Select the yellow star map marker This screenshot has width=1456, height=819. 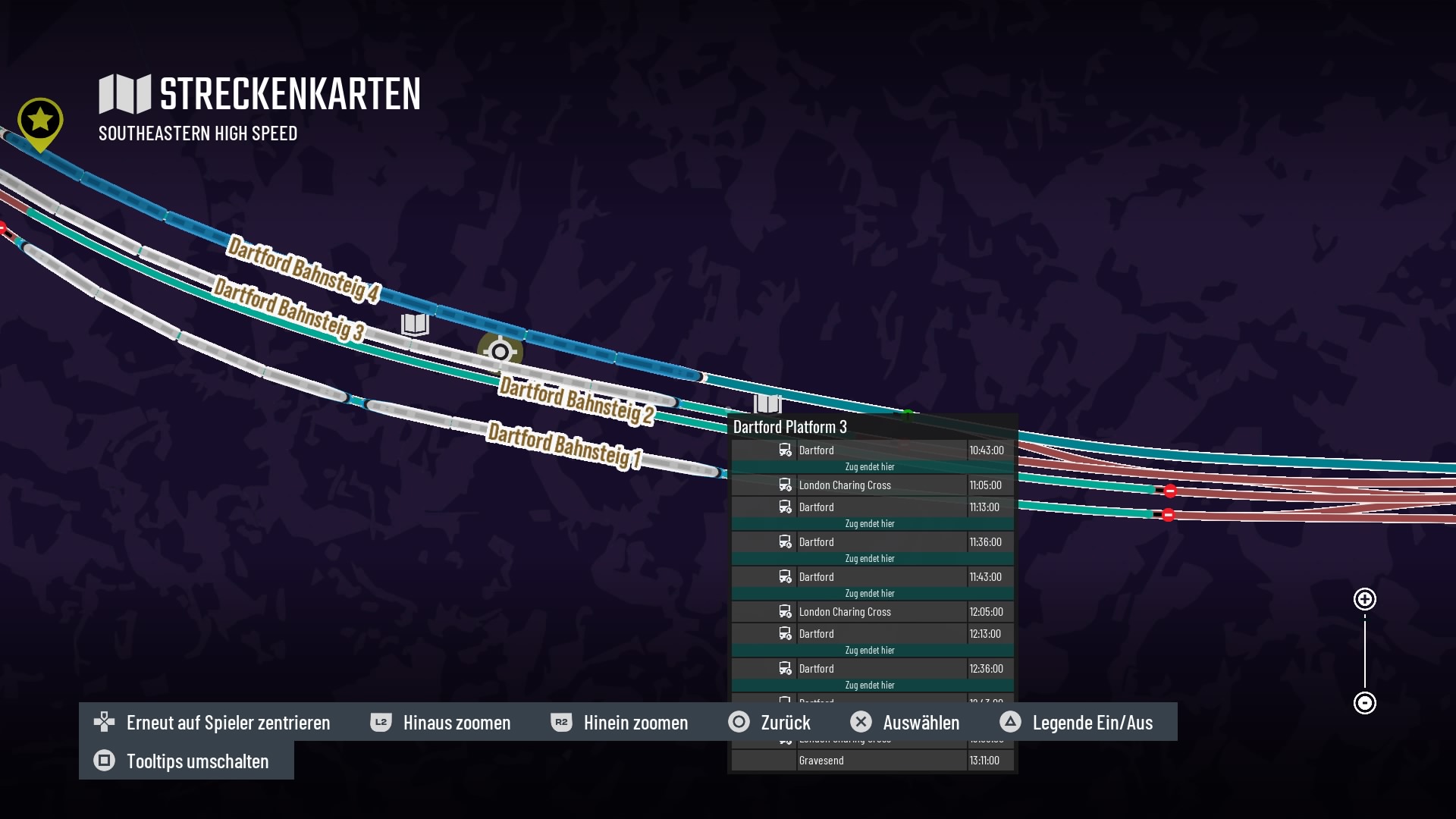(40, 121)
